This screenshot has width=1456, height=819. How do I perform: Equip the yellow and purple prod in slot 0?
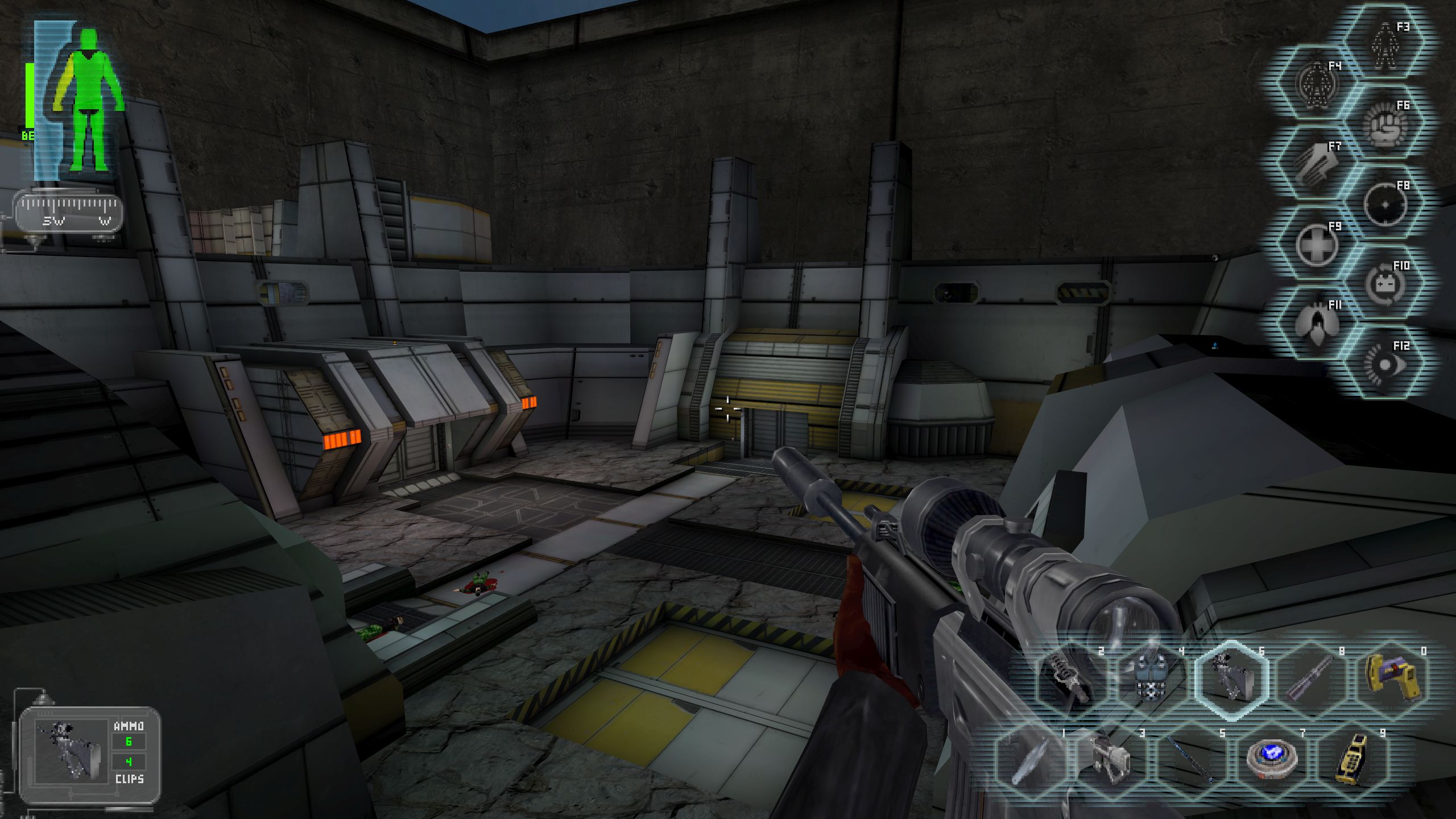(x=1391, y=680)
